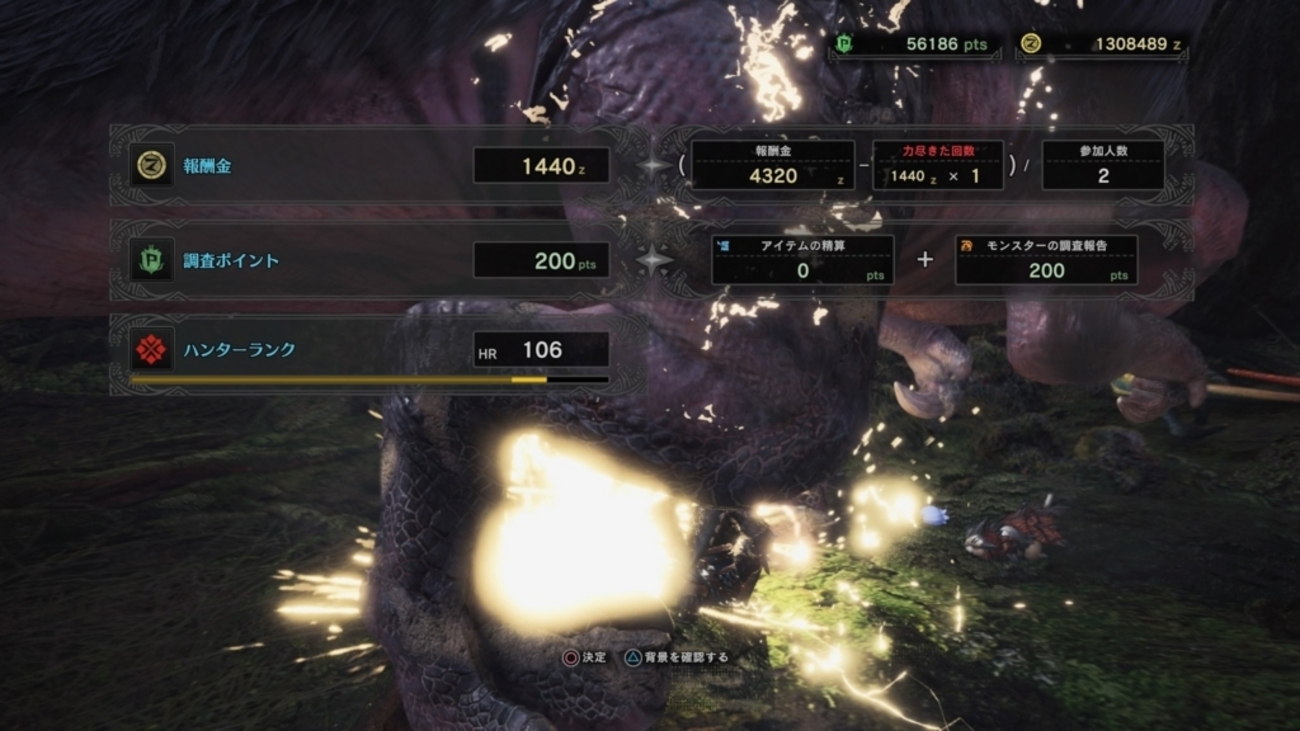Select the 調査ポイント research points row
Screen dimensions: 1300x731
pos(370,261)
